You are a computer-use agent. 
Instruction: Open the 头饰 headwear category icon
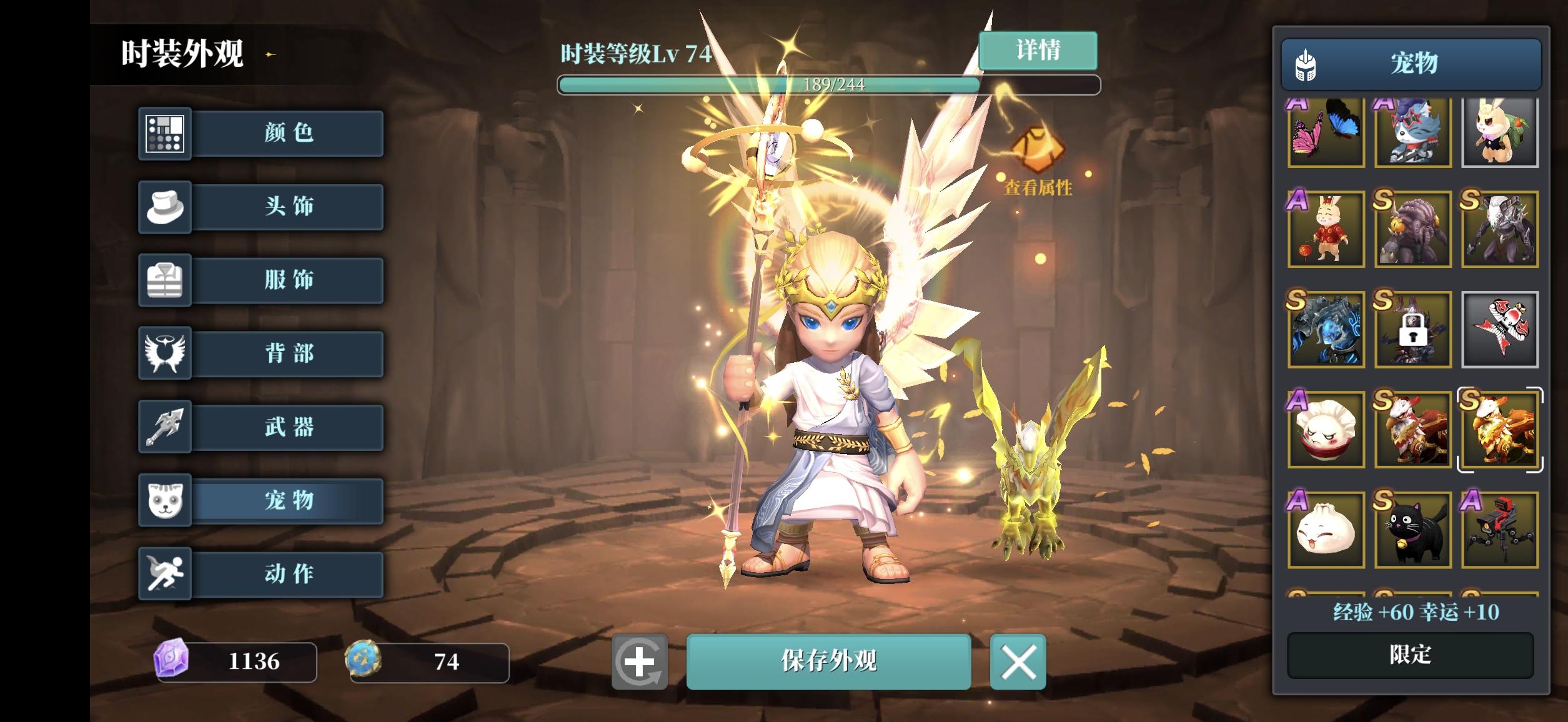tap(166, 207)
